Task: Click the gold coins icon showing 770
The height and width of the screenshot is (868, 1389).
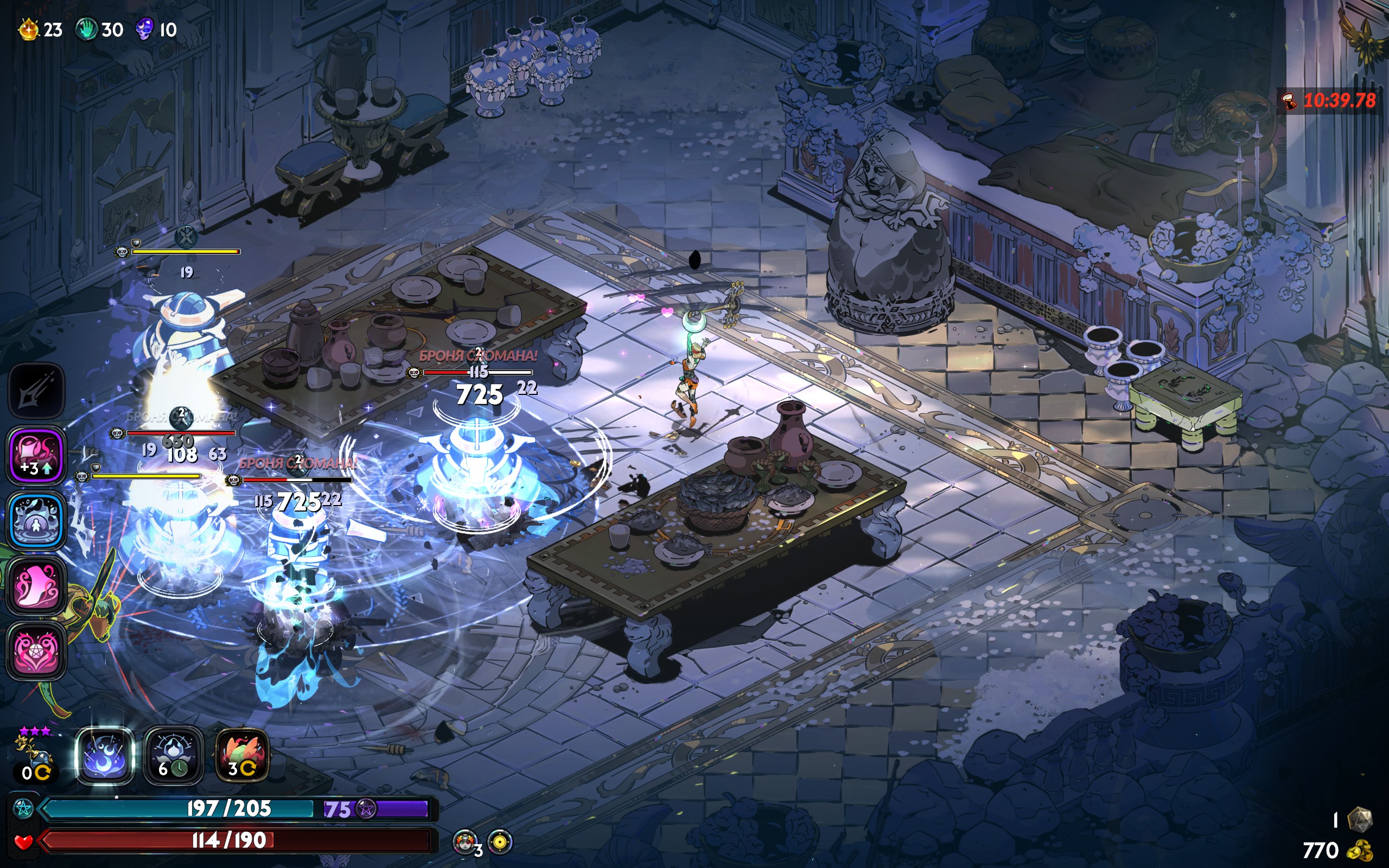Action: [x=1360, y=850]
